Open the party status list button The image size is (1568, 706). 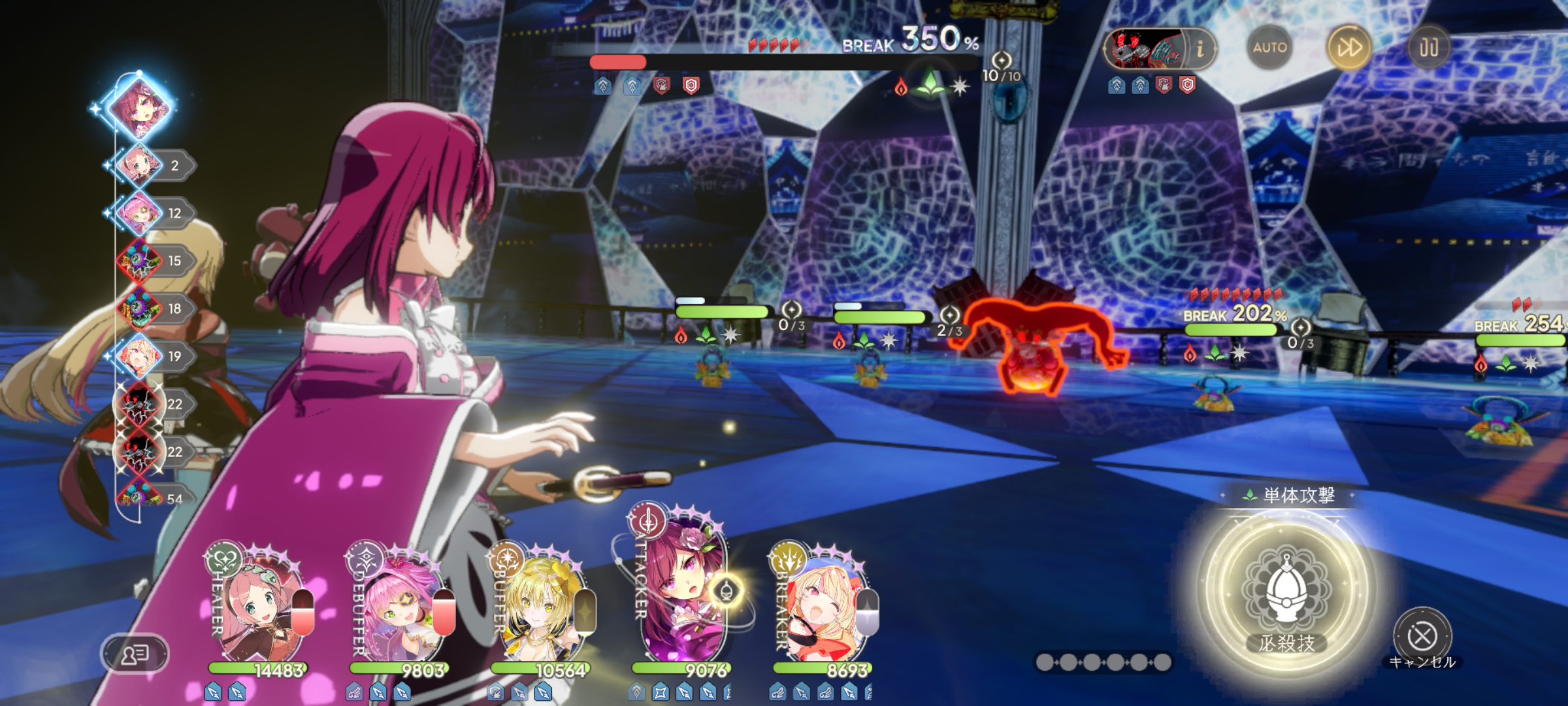pyautogui.click(x=135, y=653)
